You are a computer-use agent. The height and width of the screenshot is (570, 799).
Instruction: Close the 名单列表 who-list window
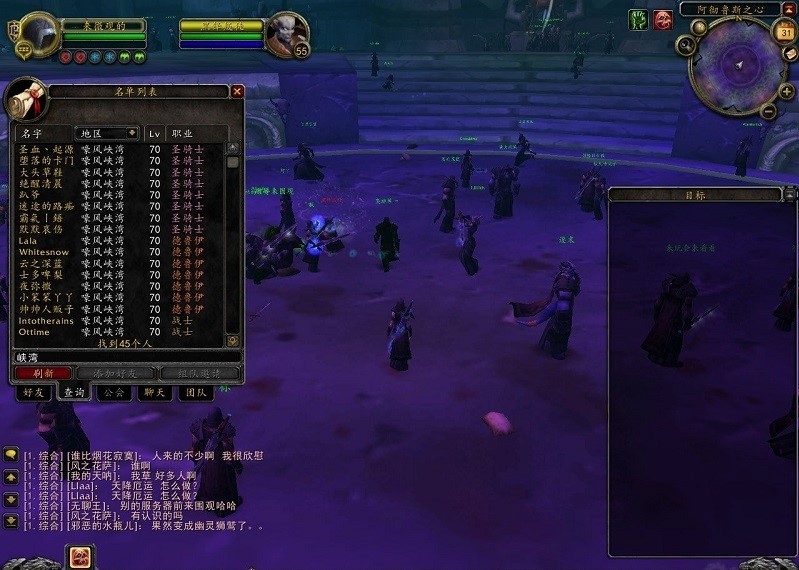(x=237, y=91)
